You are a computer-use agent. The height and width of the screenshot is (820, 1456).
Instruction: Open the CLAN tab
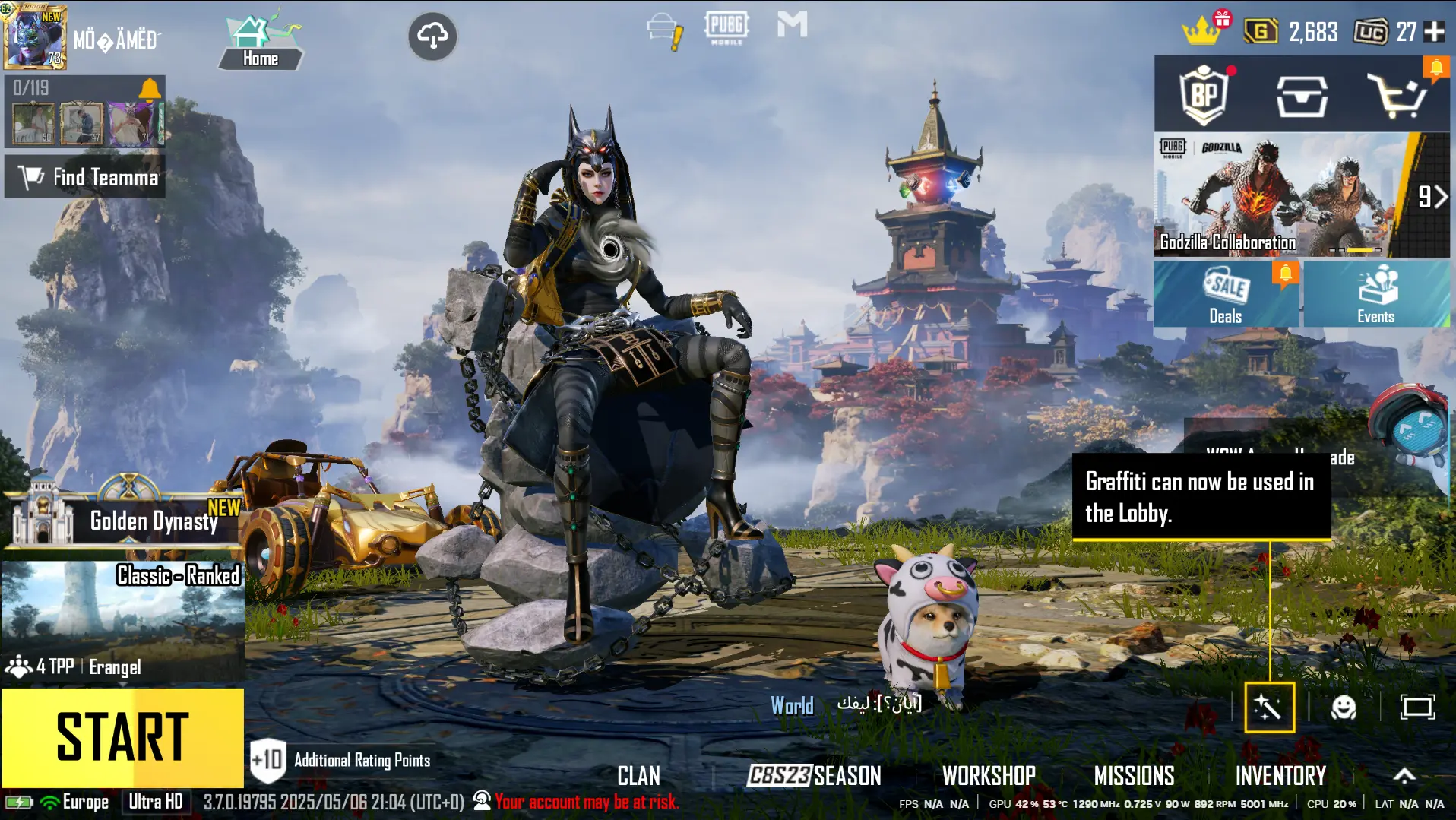click(x=639, y=776)
